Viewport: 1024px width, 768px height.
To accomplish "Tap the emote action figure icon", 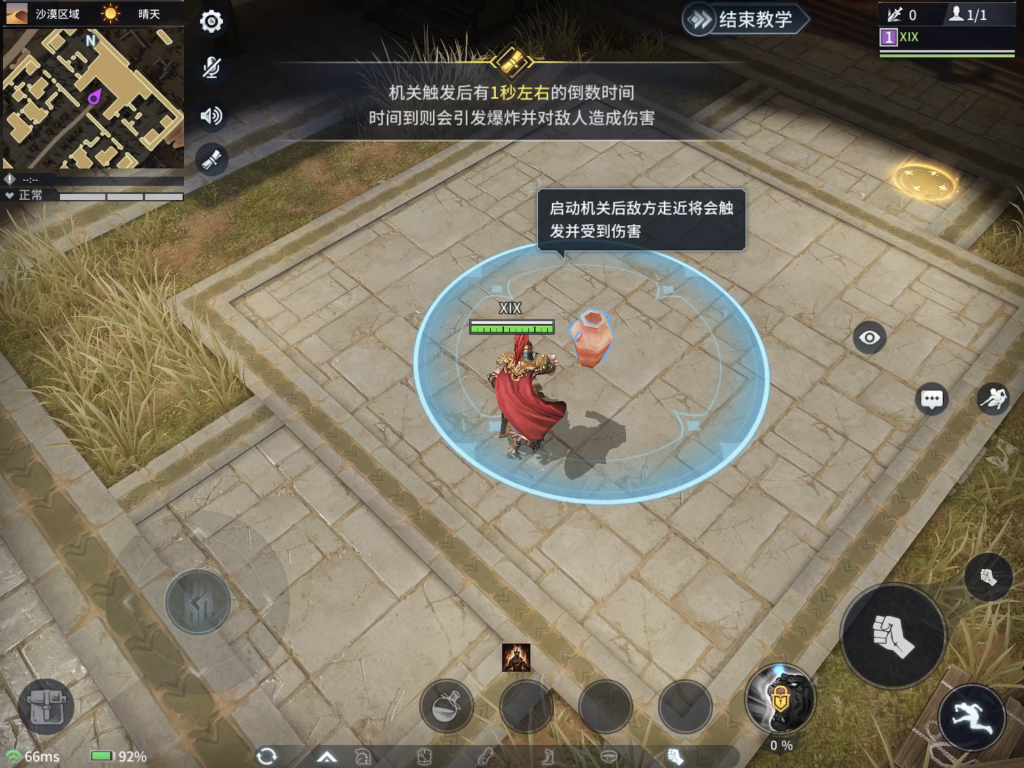I will pos(992,399).
